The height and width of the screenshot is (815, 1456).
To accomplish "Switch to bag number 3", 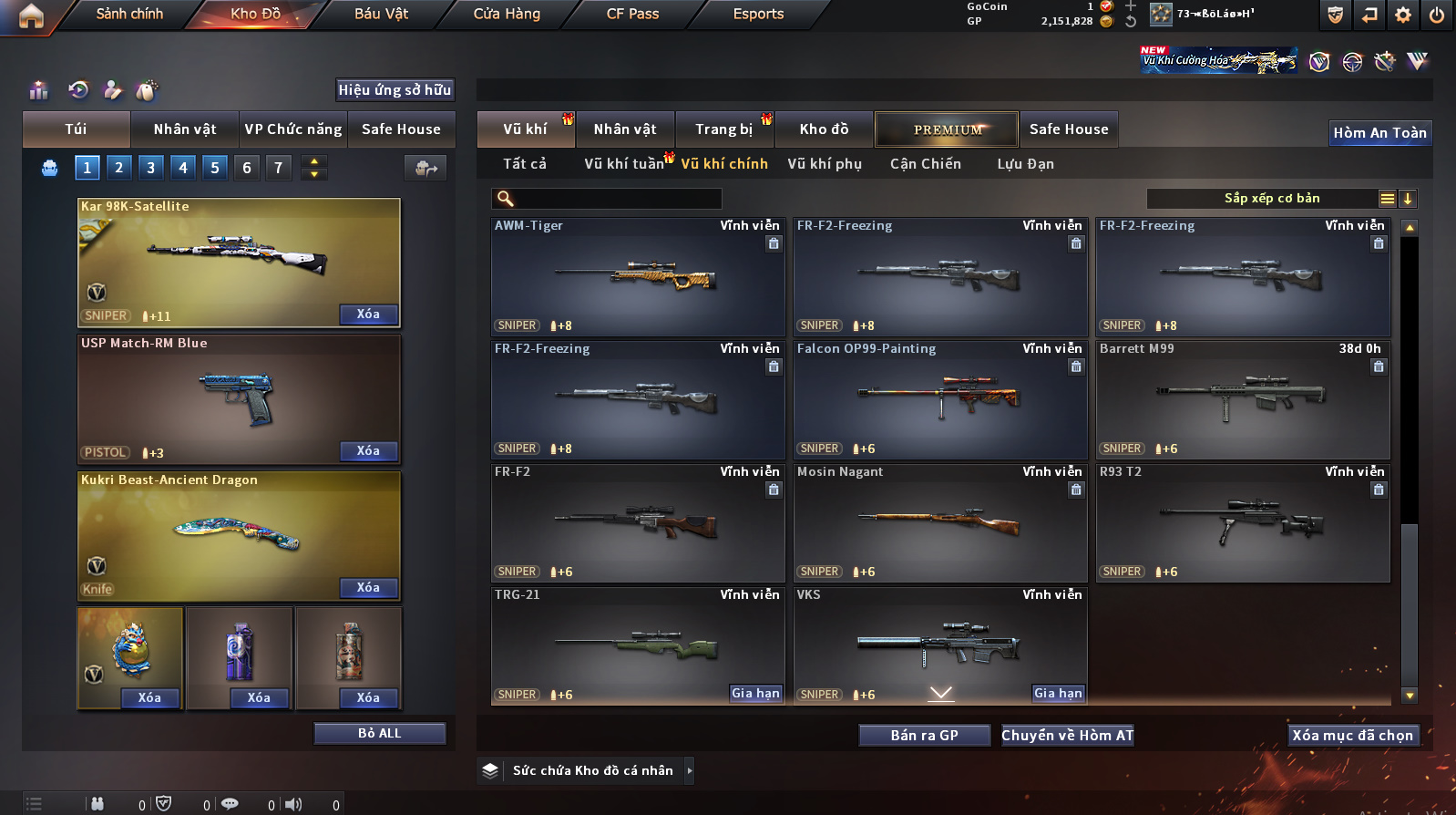I will [x=150, y=168].
